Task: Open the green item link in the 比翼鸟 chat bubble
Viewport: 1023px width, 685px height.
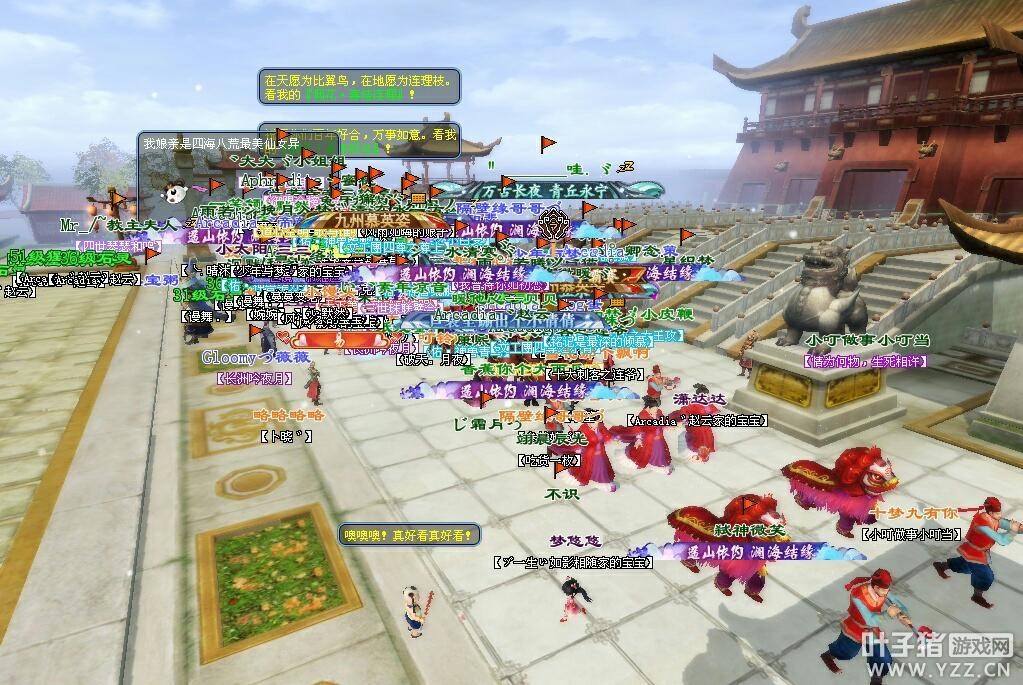Action: pyautogui.click(x=353, y=95)
